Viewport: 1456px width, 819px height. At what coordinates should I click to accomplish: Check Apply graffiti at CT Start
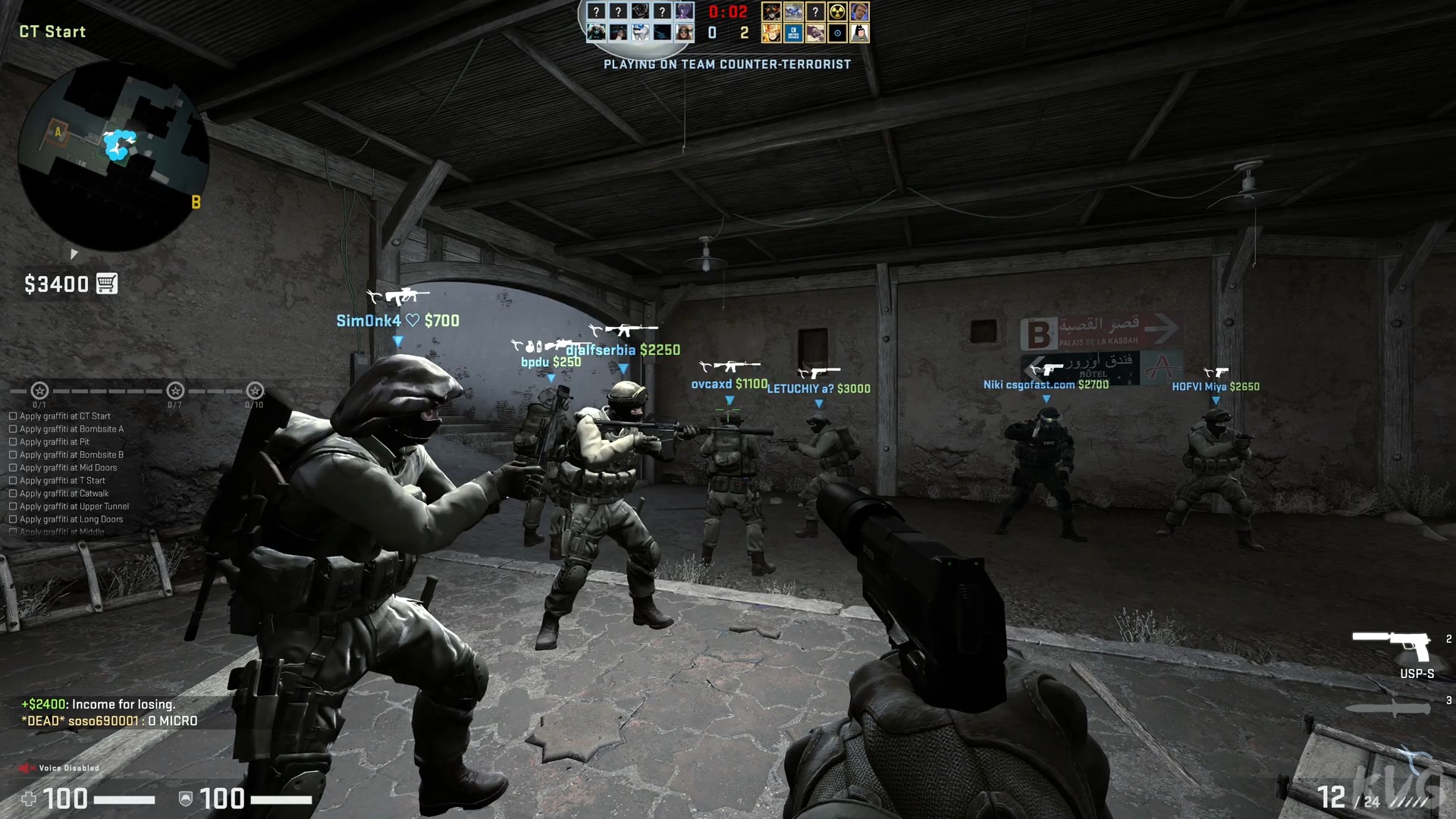coord(12,416)
